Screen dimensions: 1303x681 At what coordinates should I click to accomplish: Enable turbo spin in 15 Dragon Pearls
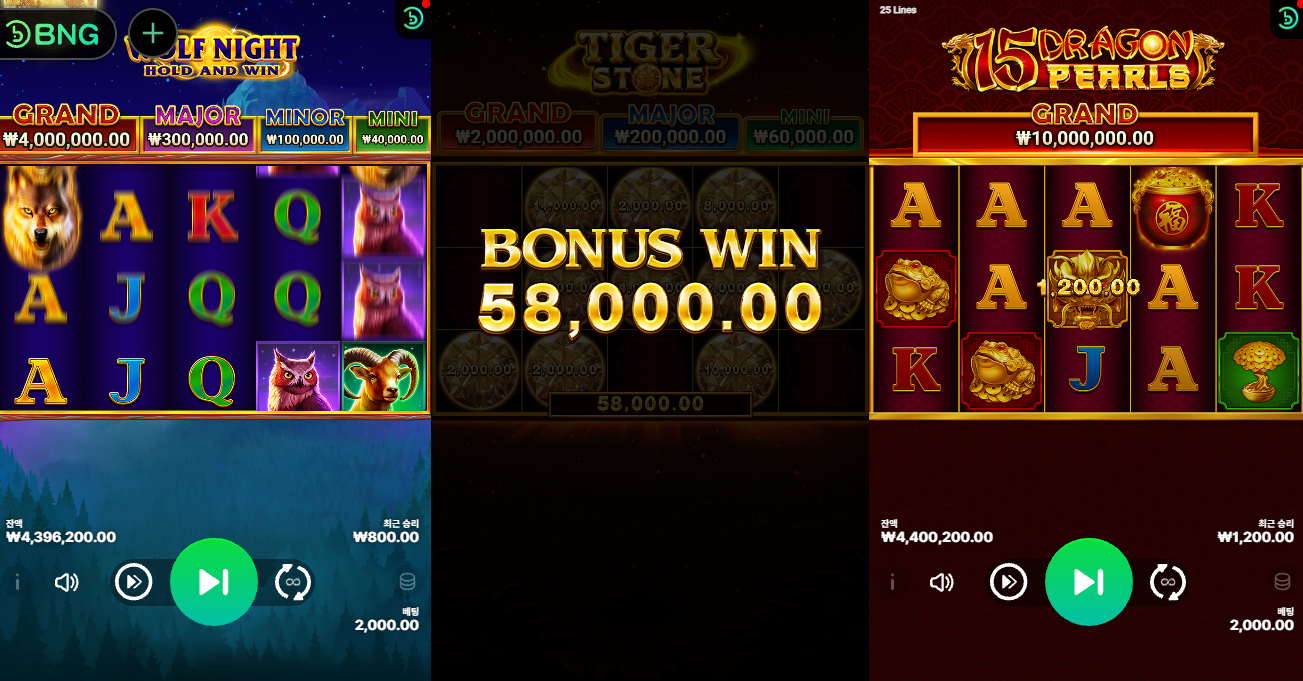point(1008,582)
